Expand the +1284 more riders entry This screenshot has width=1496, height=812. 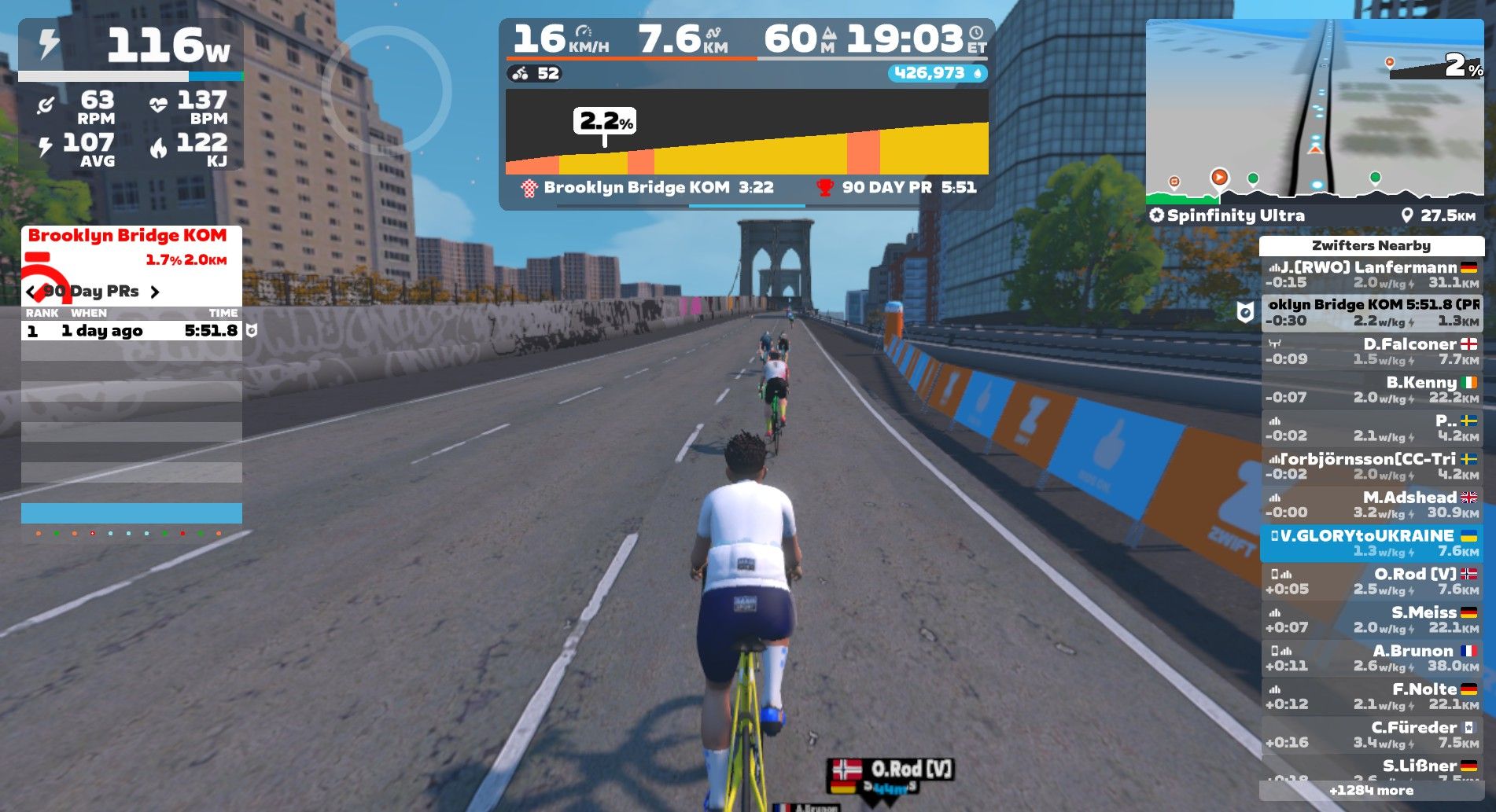click(x=1371, y=791)
